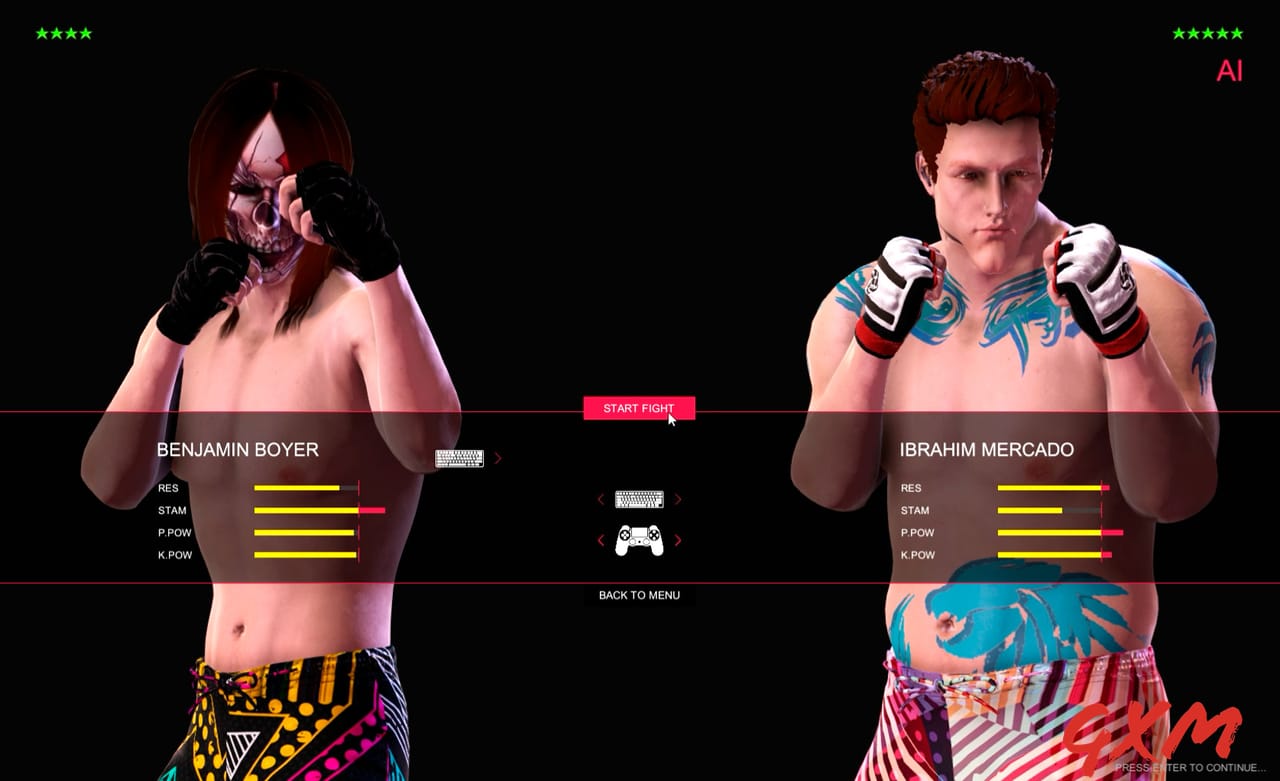Select the PS4 controller input icon

click(639, 540)
